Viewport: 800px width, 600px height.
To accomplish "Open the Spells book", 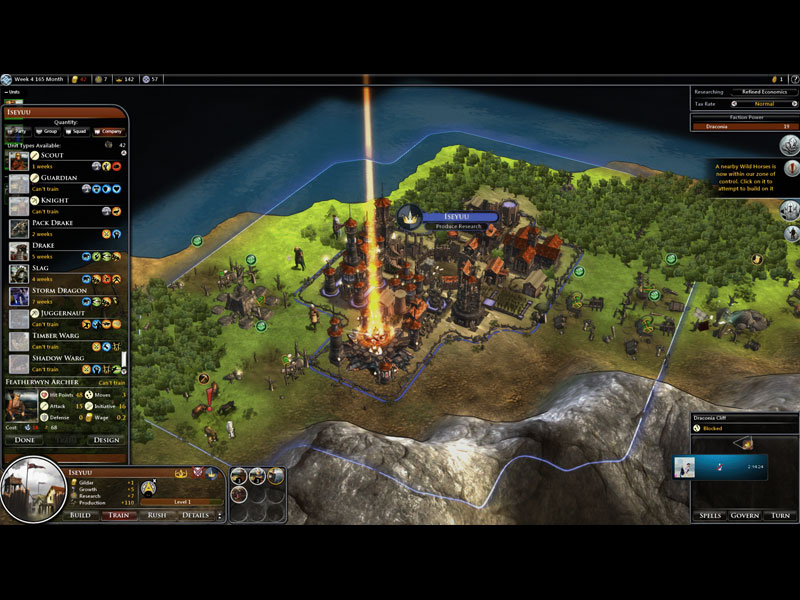I will point(711,515).
